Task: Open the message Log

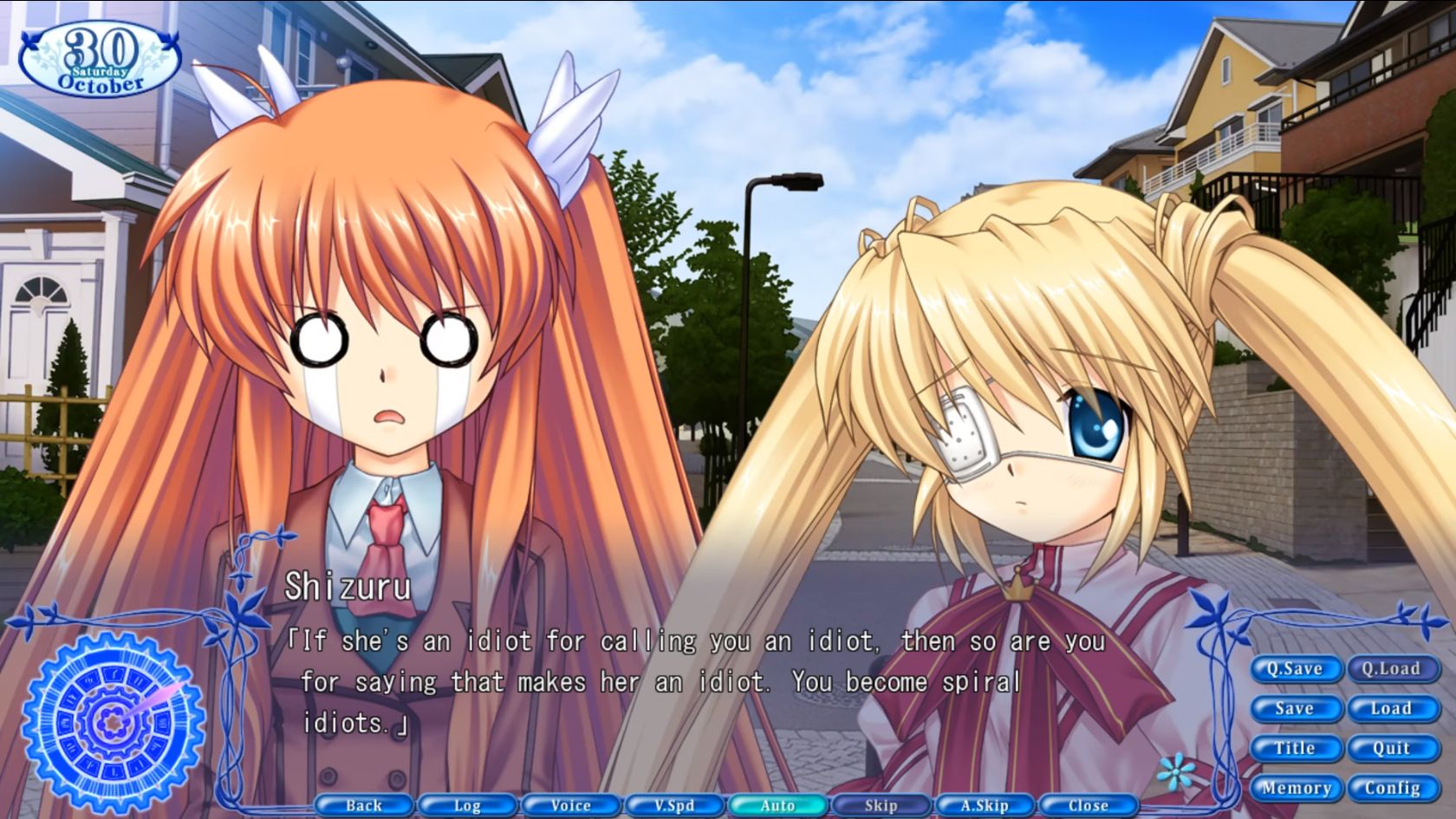Action: [x=466, y=805]
